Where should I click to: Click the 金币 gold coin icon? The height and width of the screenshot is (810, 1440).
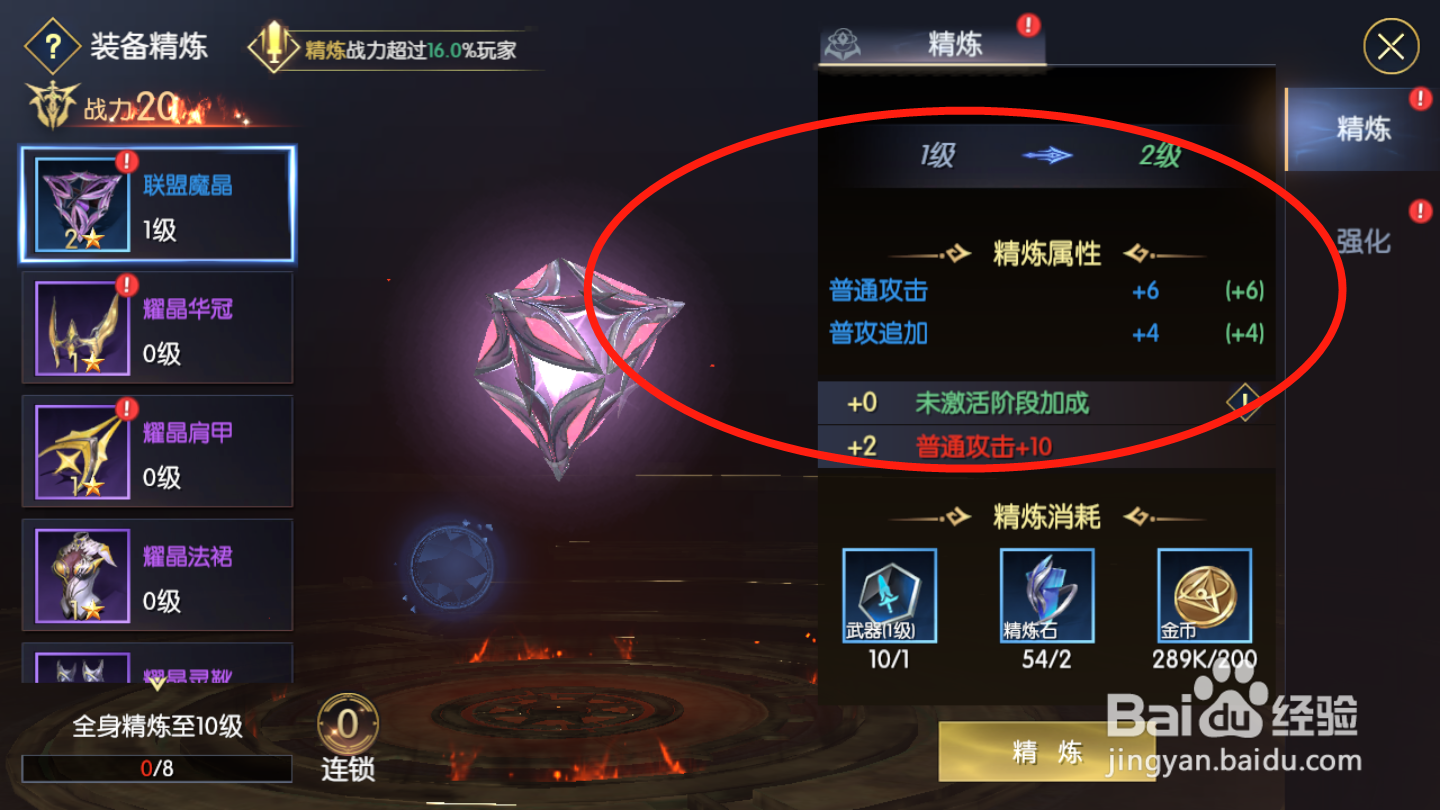pos(1203,596)
